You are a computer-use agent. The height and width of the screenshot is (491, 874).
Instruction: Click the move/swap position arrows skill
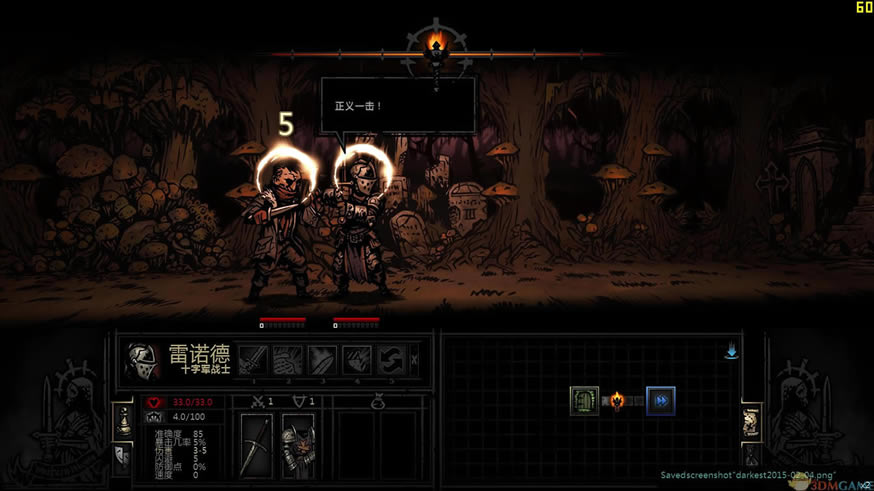[391, 360]
